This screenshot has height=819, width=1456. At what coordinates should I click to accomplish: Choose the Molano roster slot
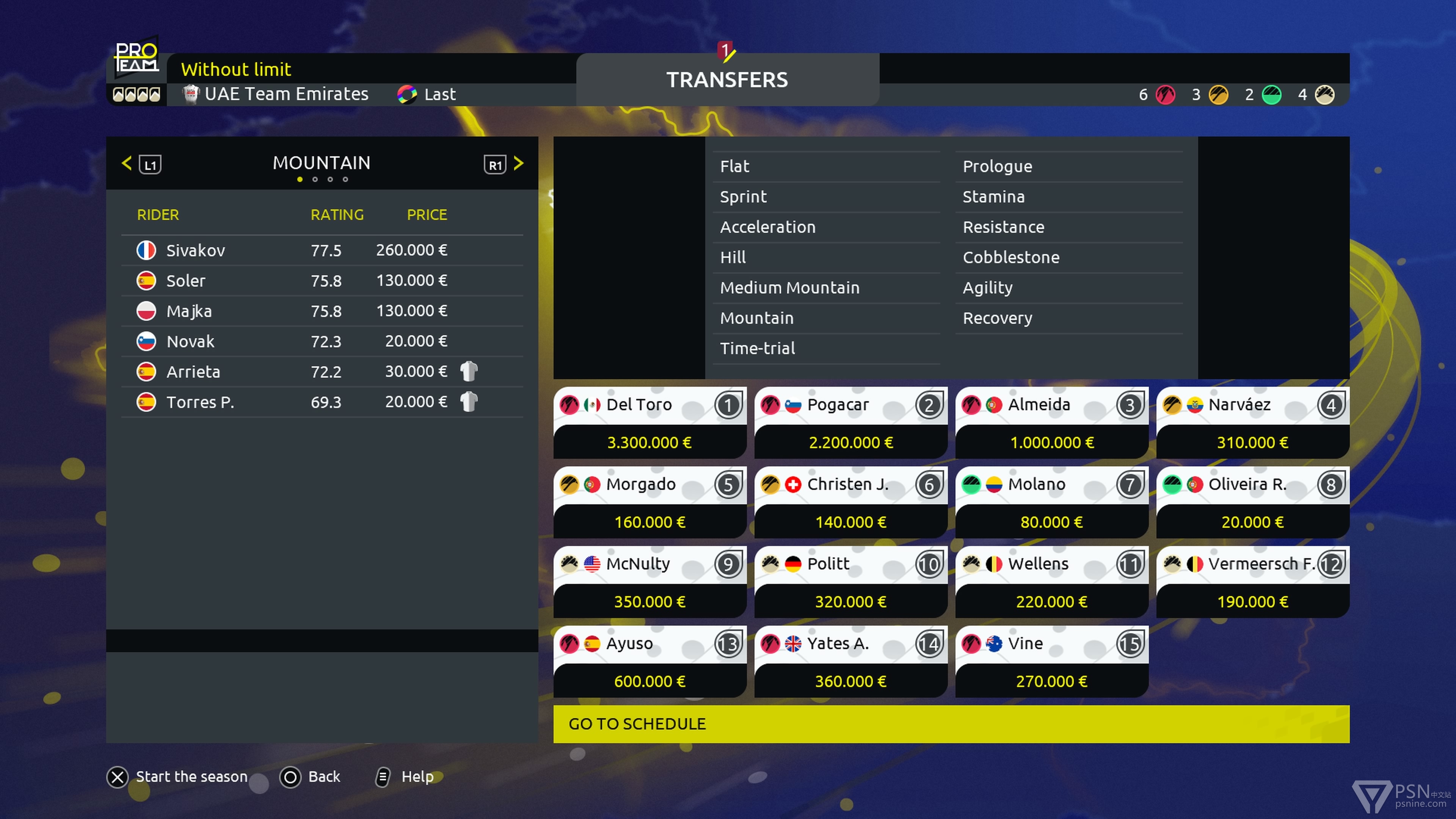[1051, 502]
